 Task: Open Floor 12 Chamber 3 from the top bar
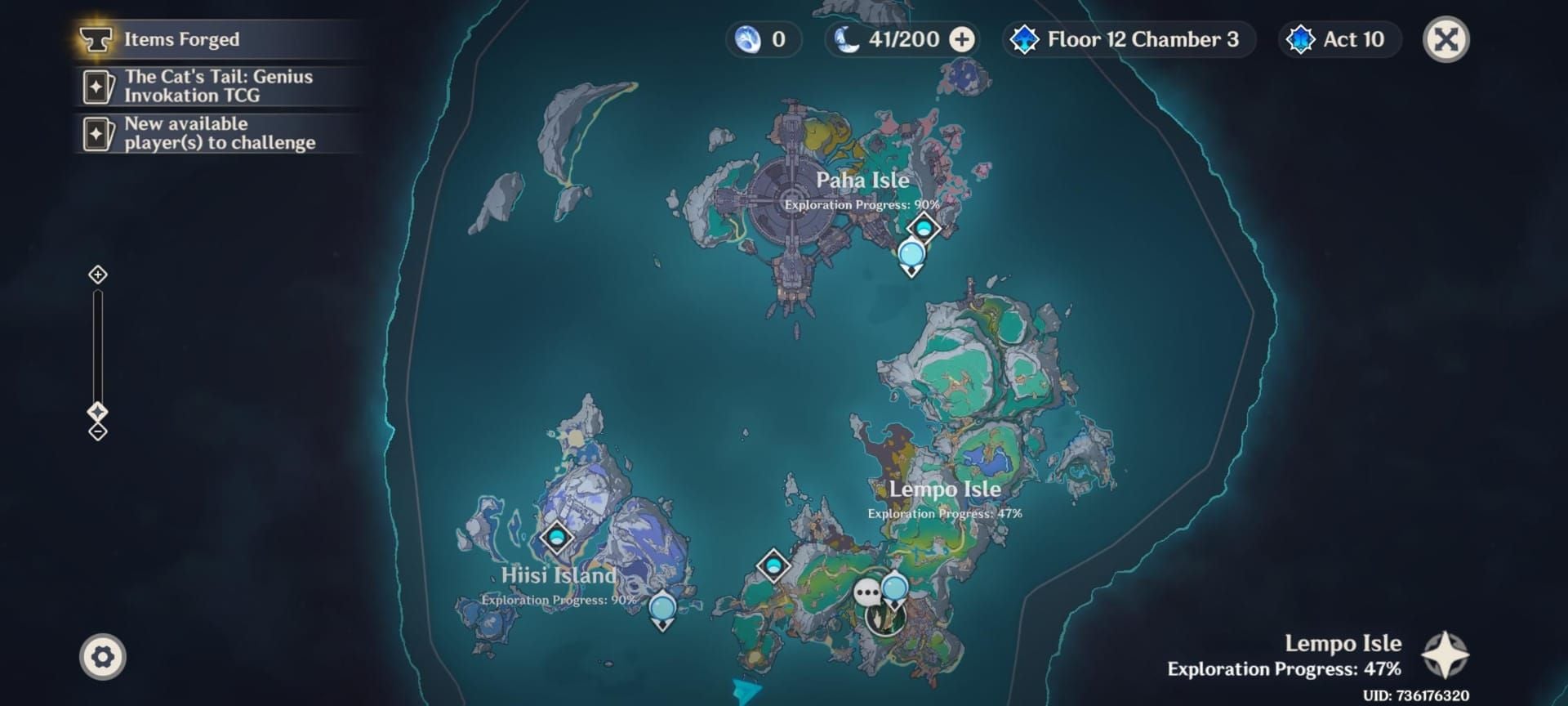click(1129, 38)
